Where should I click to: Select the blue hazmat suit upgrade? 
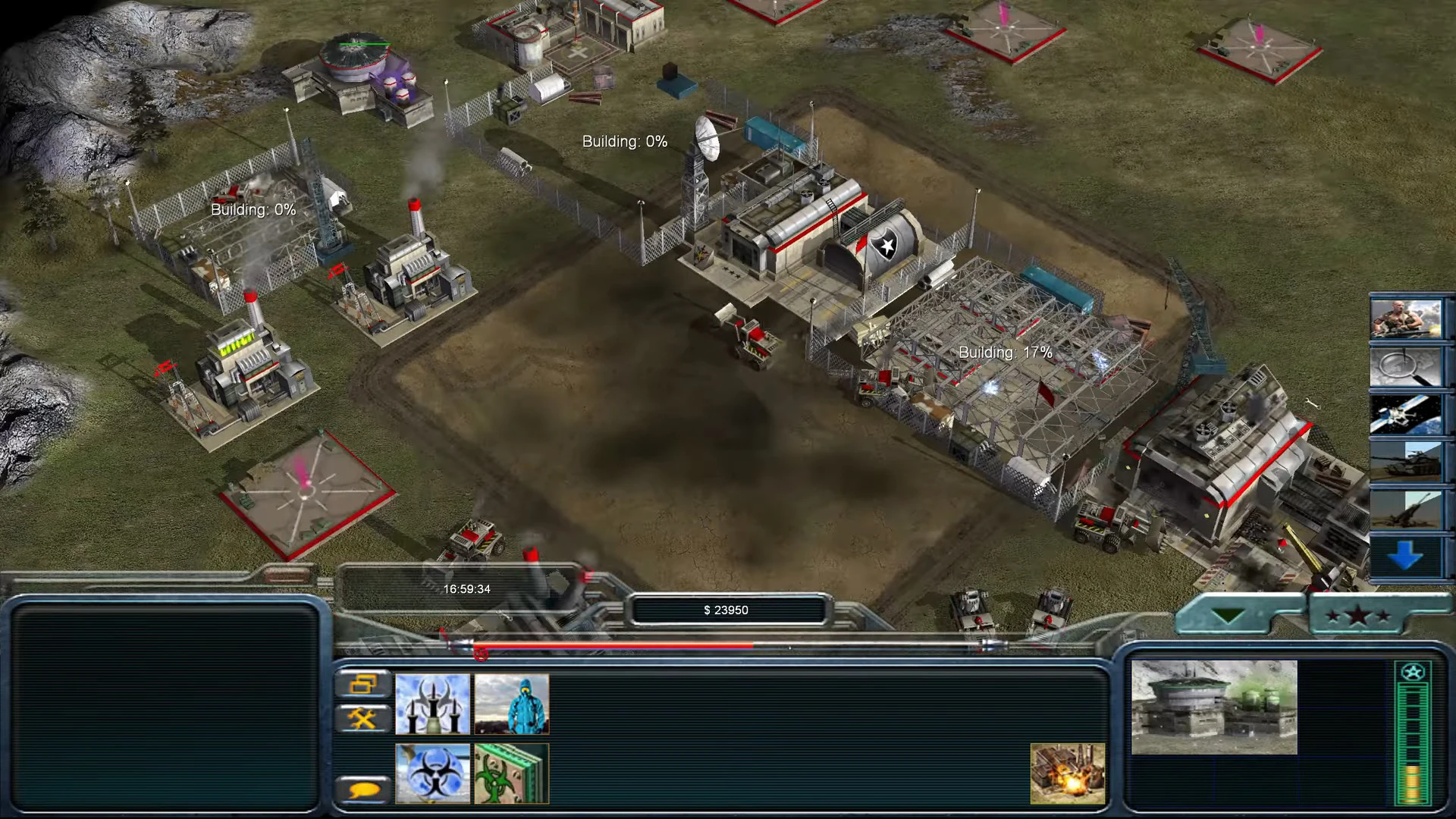coord(512,704)
